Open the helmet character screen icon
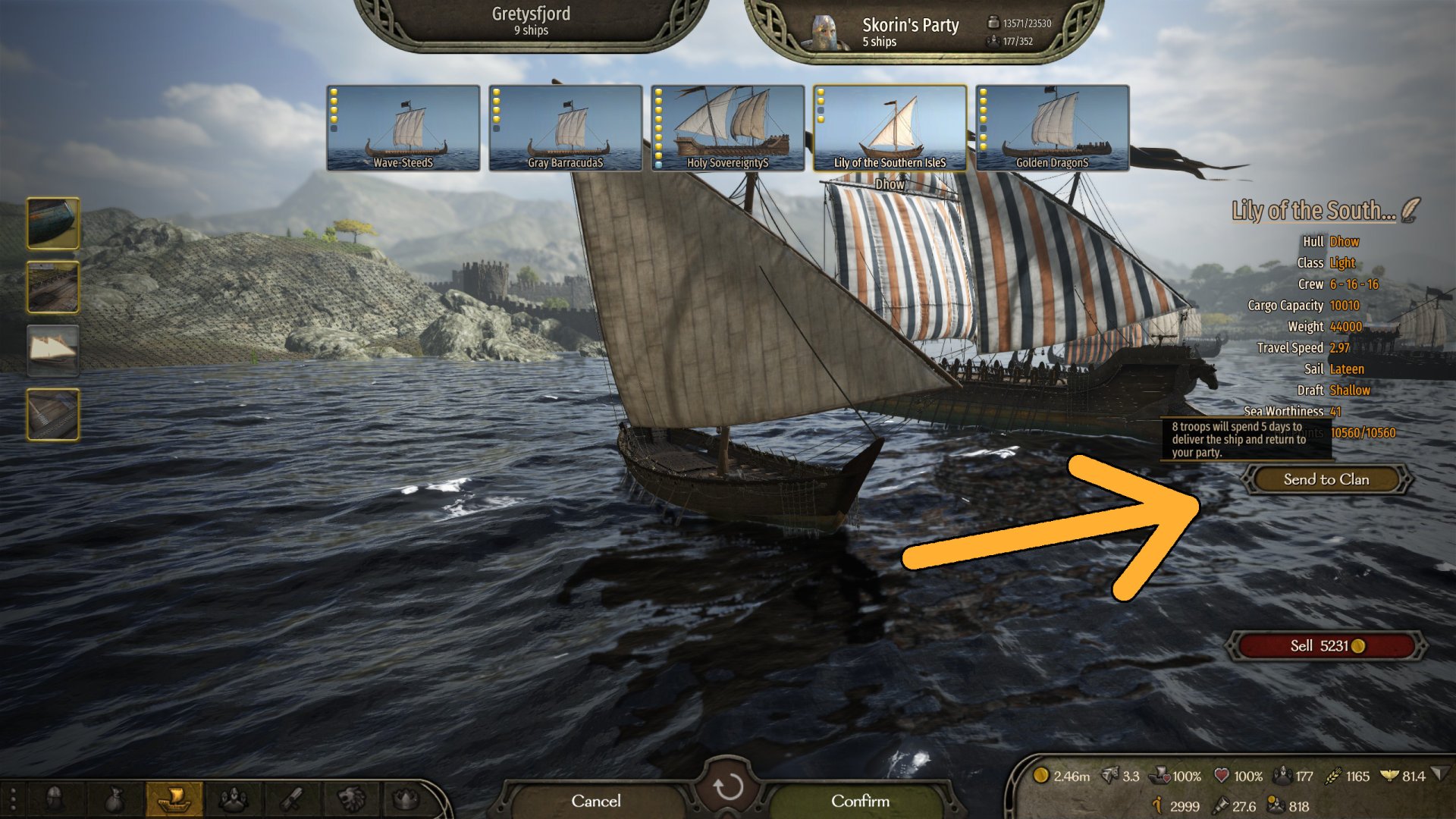This screenshot has height=819, width=1456. (55, 799)
